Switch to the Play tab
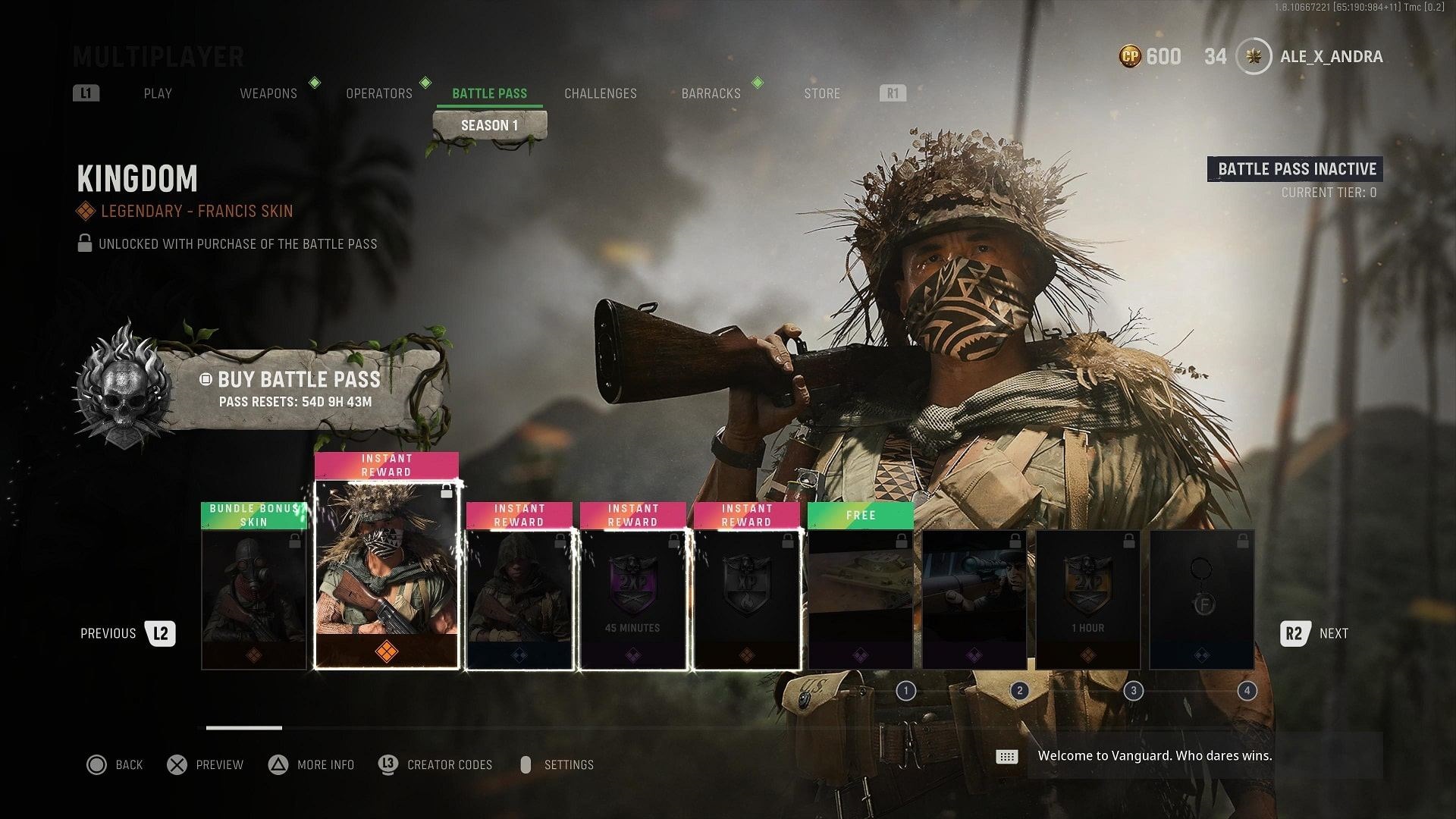This screenshot has height=819, width=1456. click(x=158, y=93)
